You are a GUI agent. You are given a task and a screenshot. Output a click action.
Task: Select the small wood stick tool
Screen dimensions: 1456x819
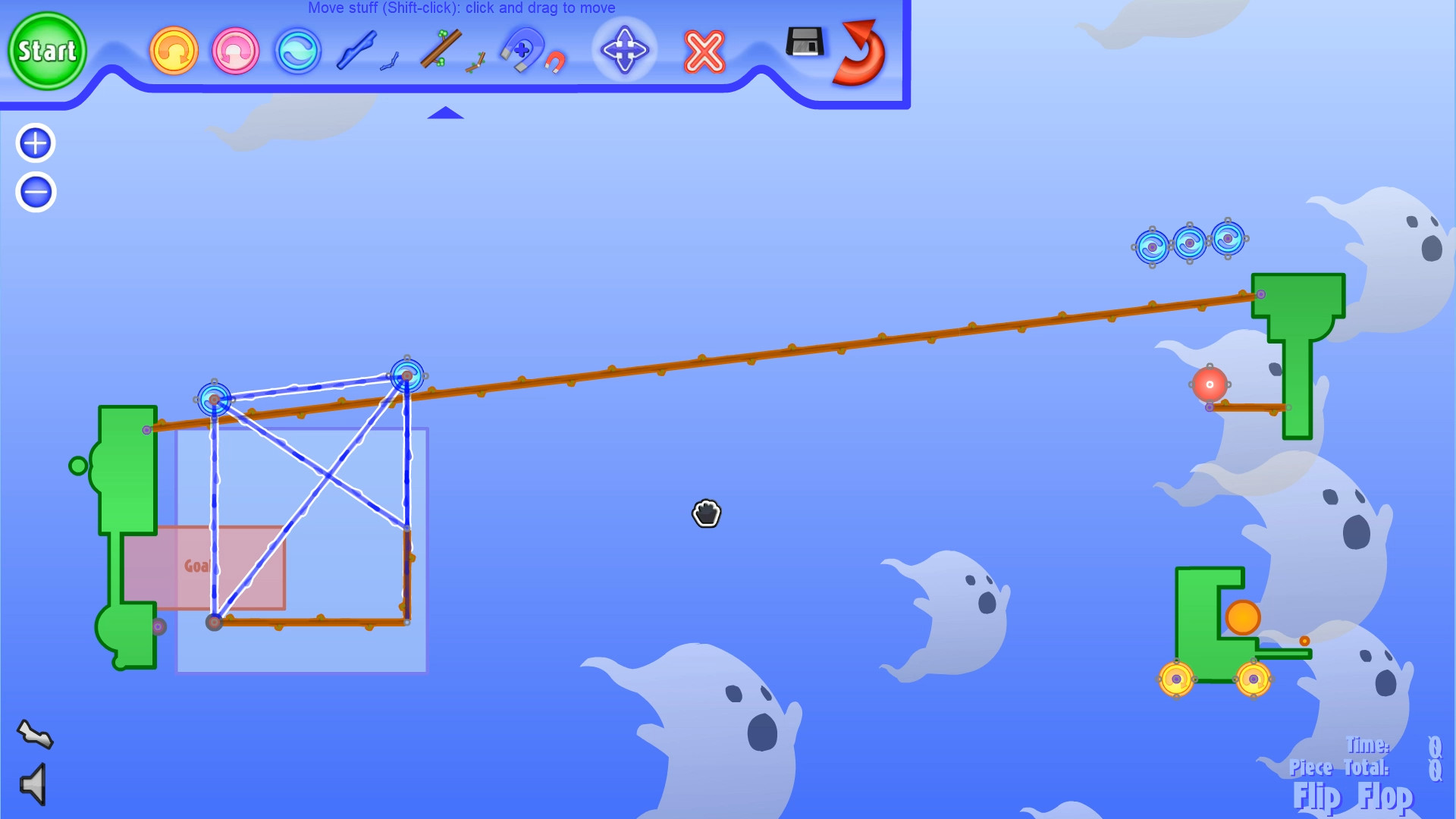tap(476, 62)
